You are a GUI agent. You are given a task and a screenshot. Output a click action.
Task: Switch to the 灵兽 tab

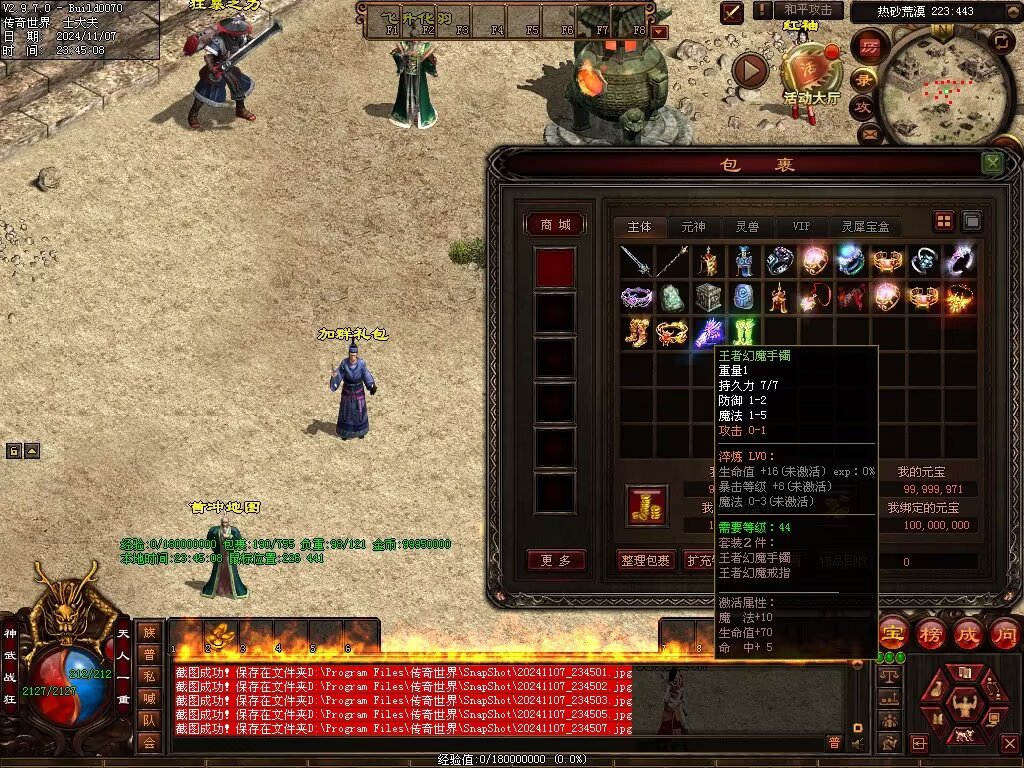pyautogui.click(x=747, y=226)
